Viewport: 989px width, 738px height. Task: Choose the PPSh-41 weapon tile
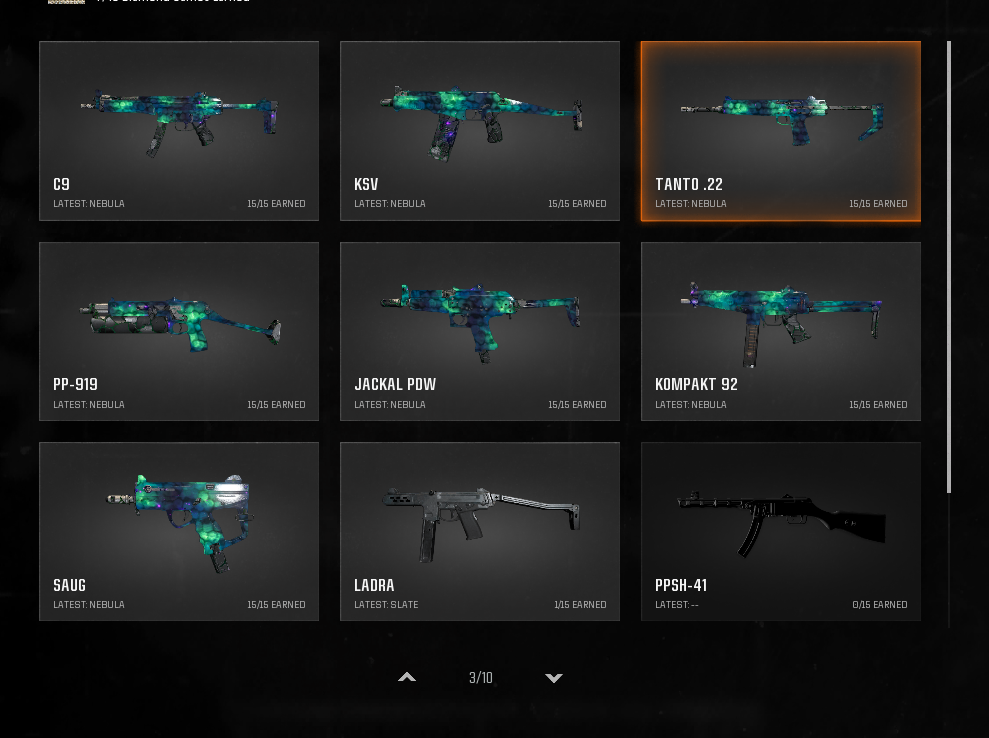[x=780, y=531]
